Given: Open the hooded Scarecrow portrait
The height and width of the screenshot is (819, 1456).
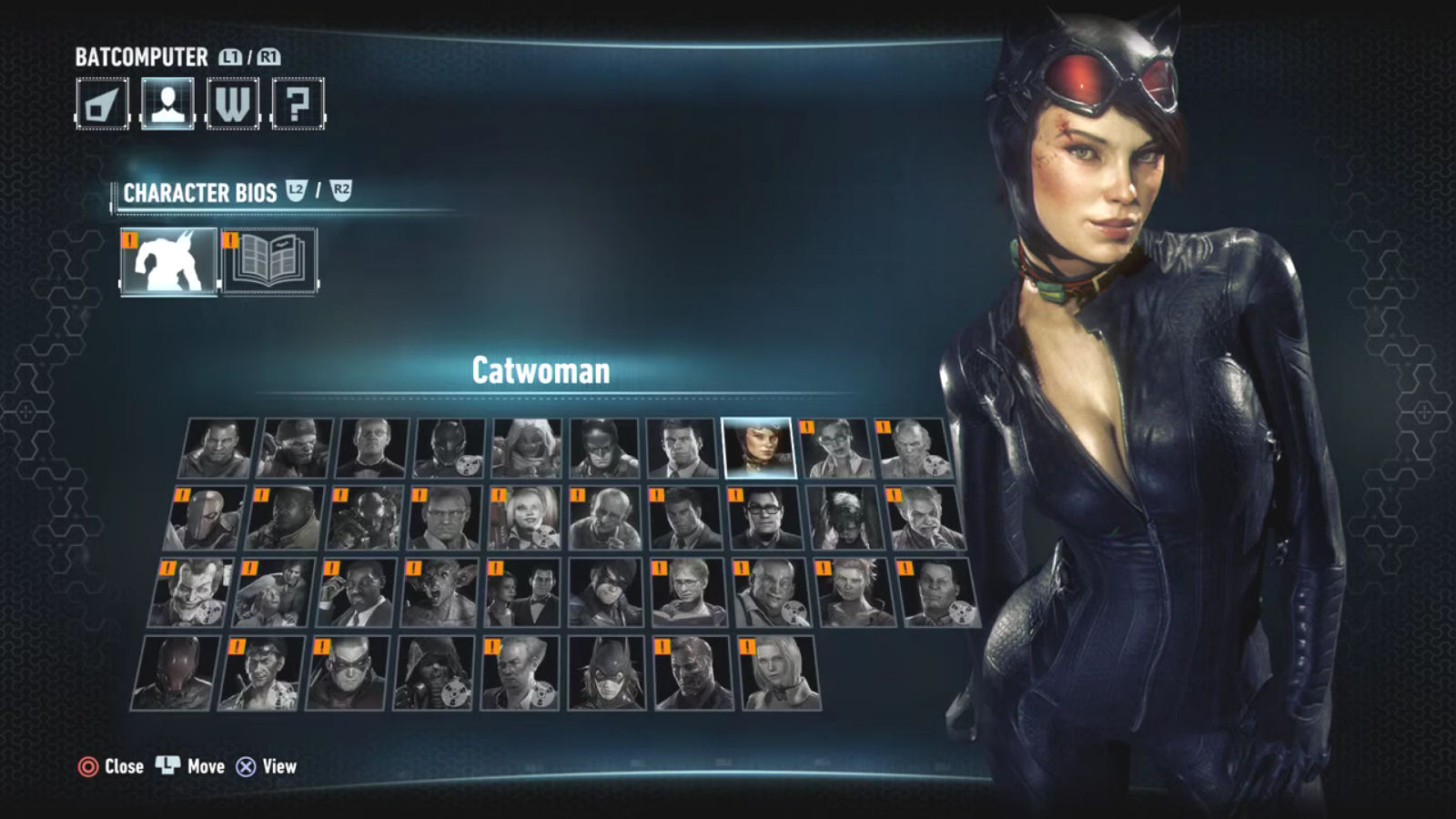Looking at the screenshot, I should click(433, 673).
